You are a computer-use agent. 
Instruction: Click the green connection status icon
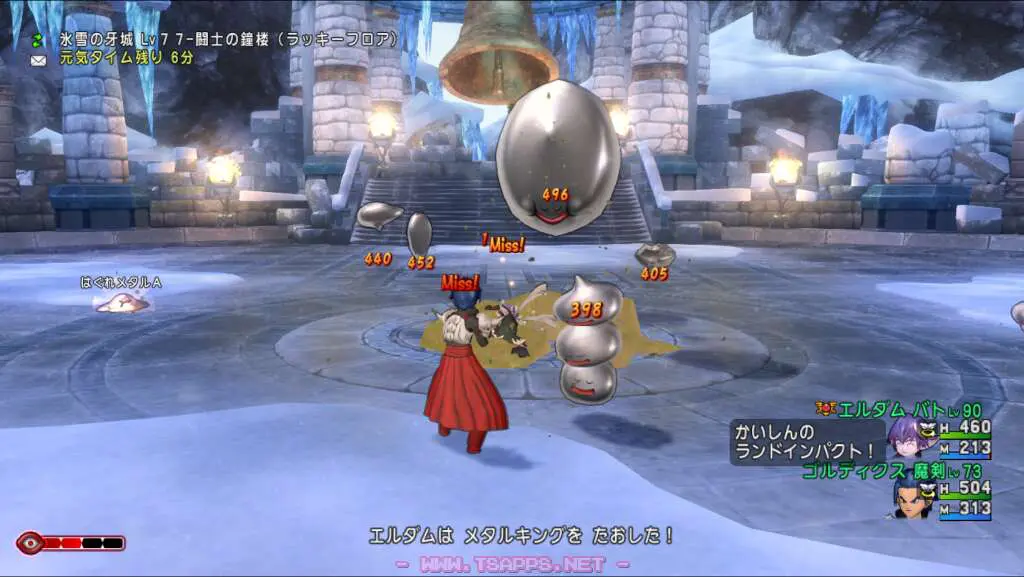(x=39, y=41)
